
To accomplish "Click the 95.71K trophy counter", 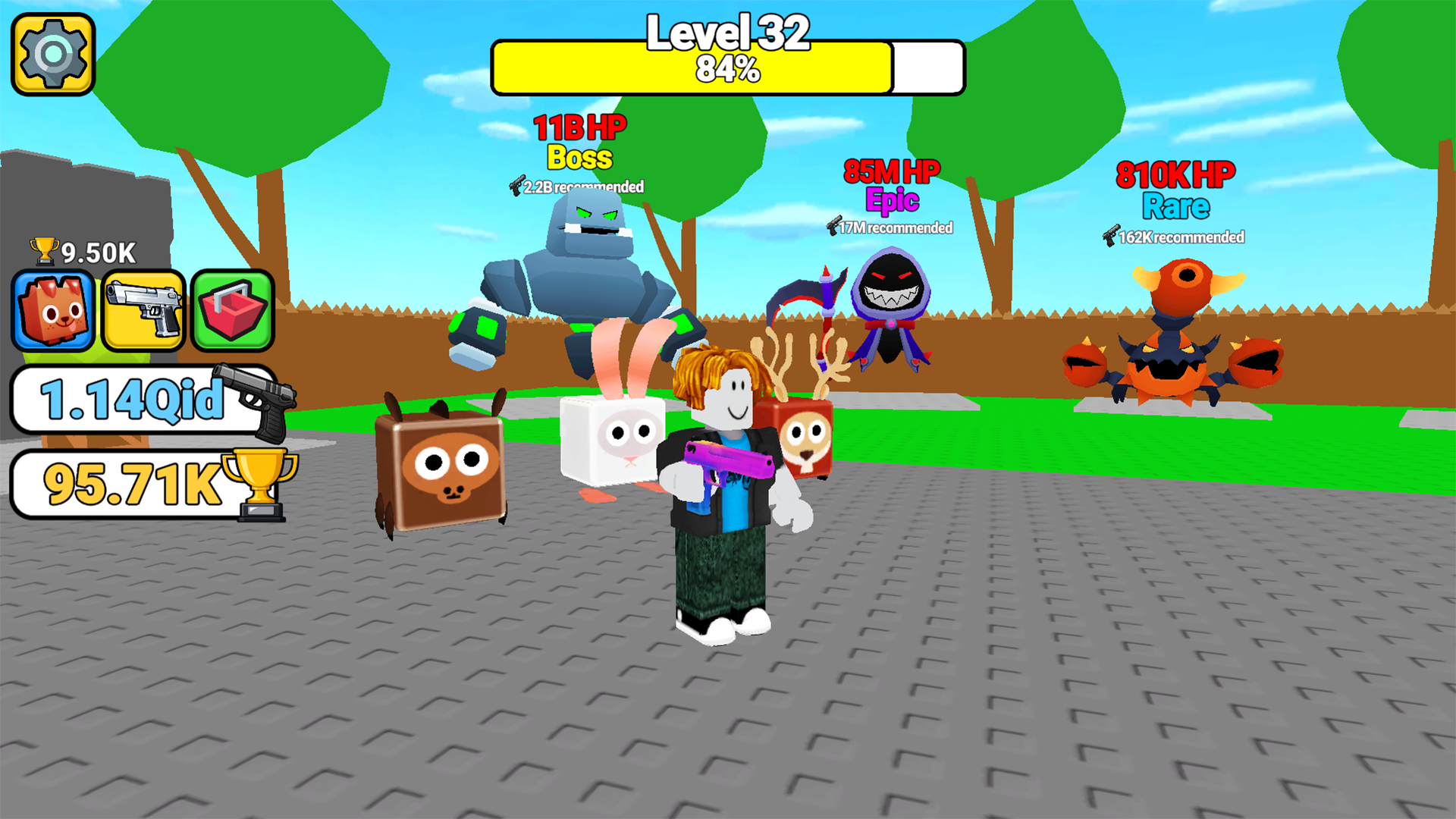I will (129, 483).
